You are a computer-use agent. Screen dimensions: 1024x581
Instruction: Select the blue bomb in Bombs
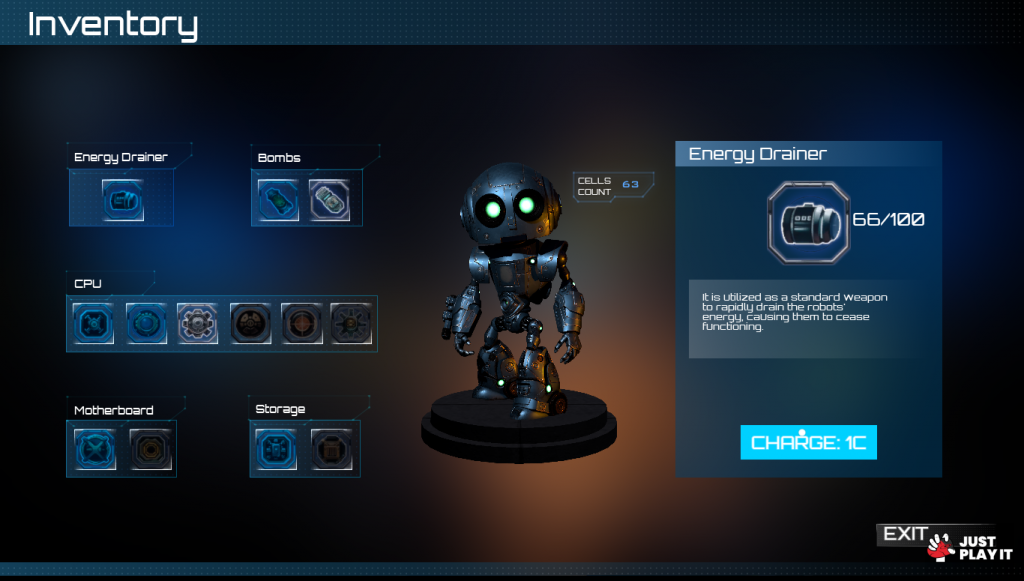point(278,200)
